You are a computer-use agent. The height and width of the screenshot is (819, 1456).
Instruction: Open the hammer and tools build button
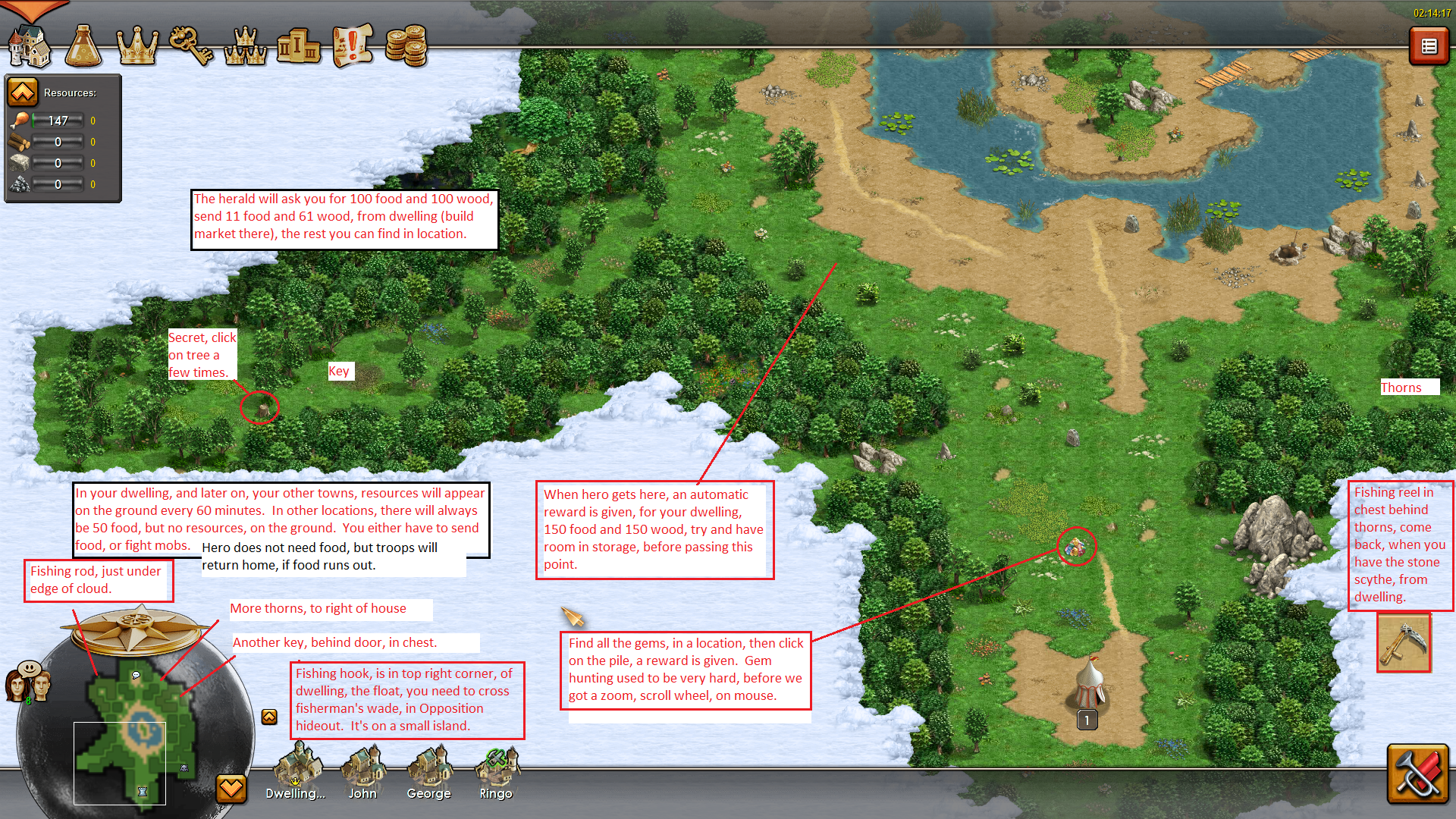[1417, 773]
